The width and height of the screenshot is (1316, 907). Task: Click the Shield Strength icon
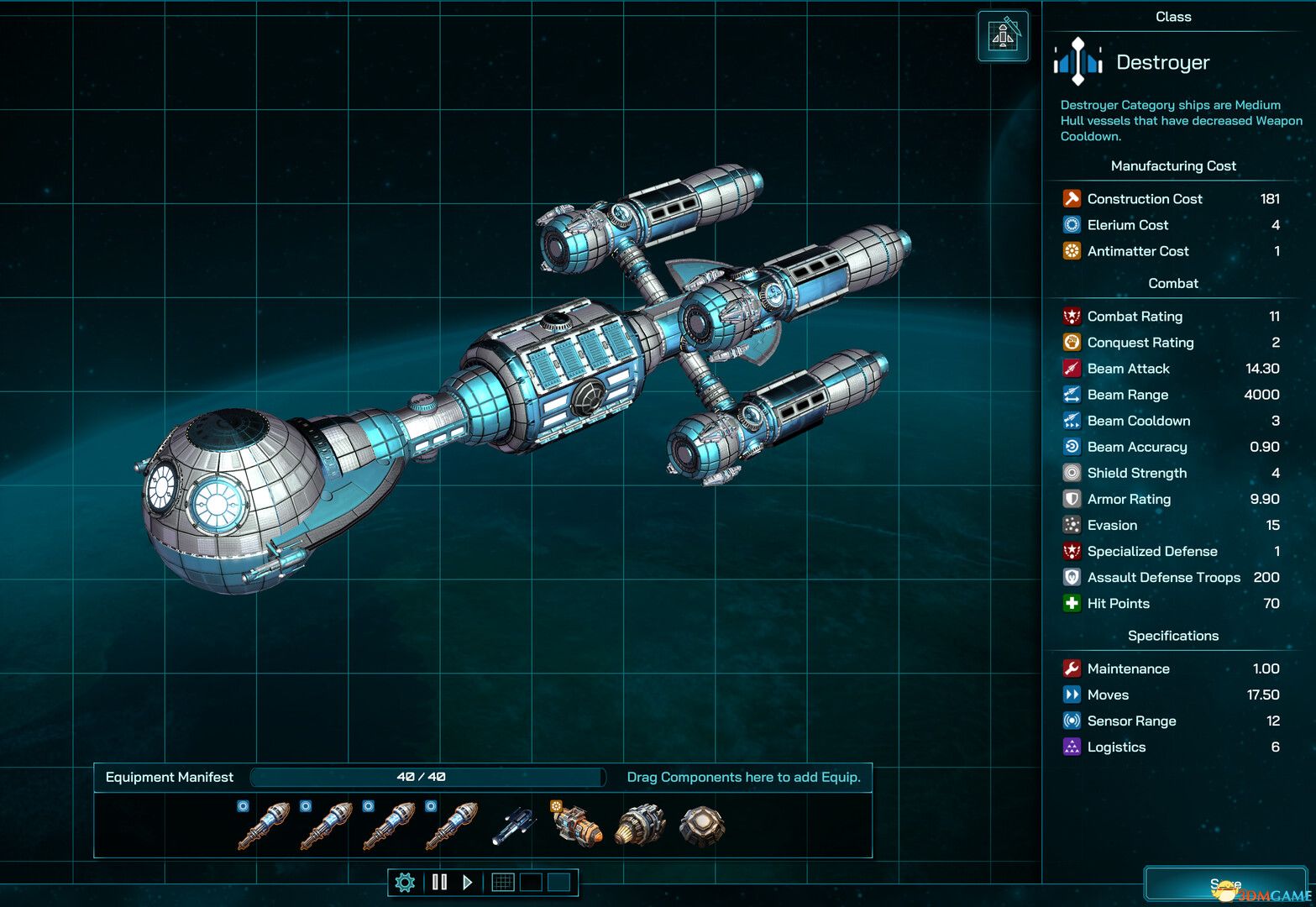point(1072,473)
